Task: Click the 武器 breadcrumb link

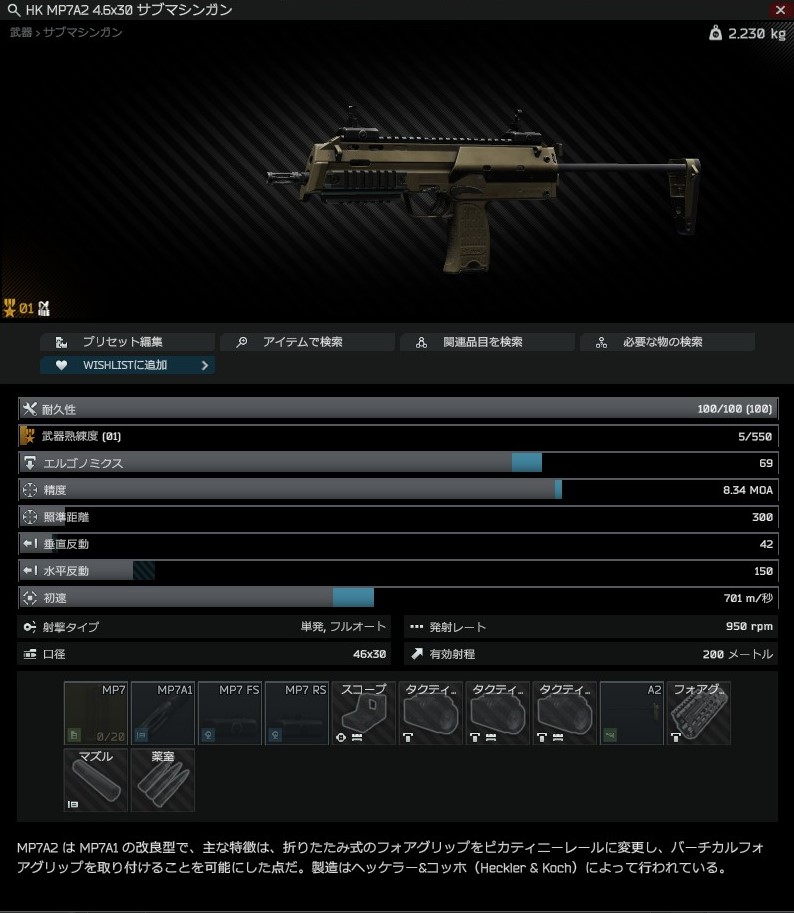Action: click(20, 33)
